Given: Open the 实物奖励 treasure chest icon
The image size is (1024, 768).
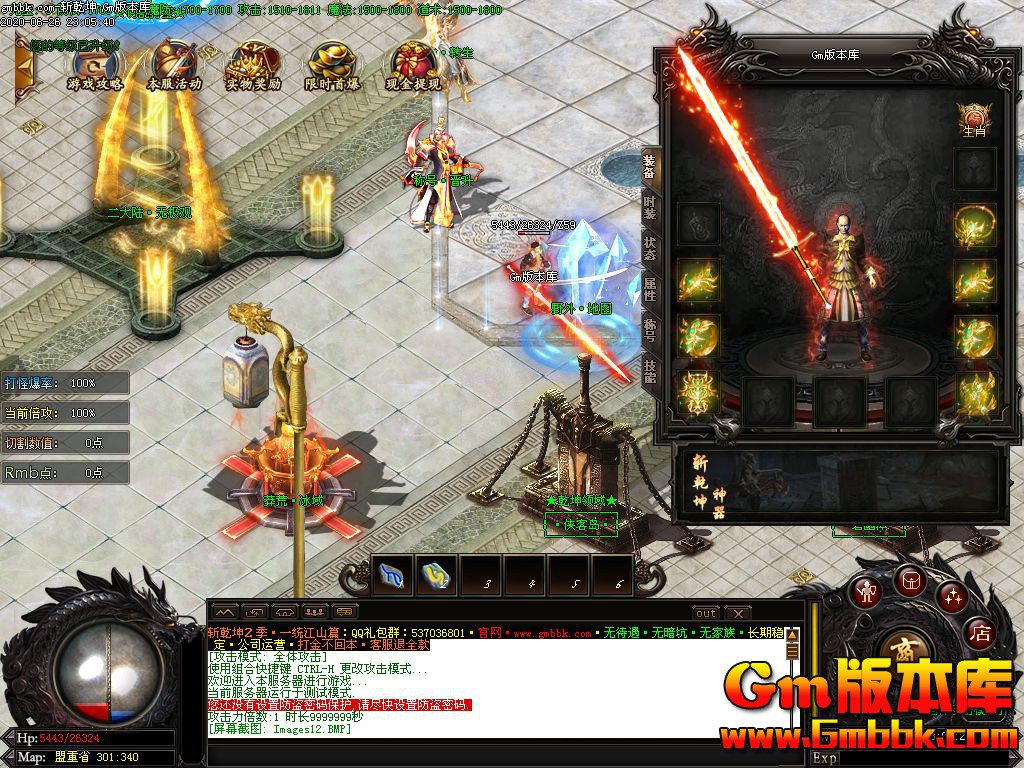Looking at the screenshot, I should pos(253,64).
